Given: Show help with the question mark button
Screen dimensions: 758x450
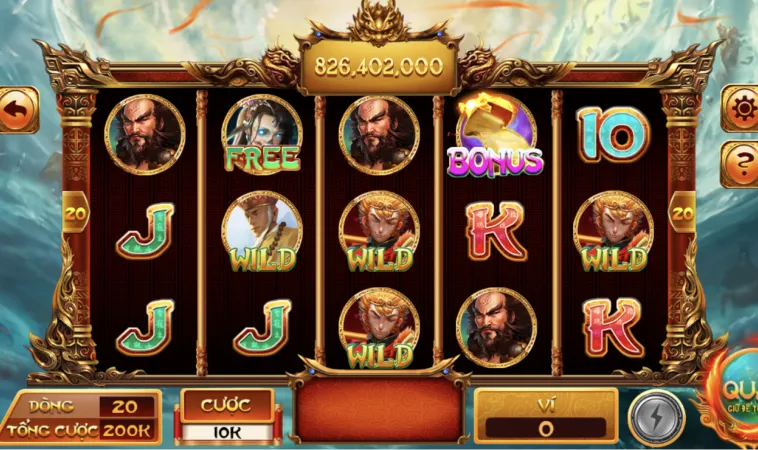Looking at the screenshot, I should [741, 162].
